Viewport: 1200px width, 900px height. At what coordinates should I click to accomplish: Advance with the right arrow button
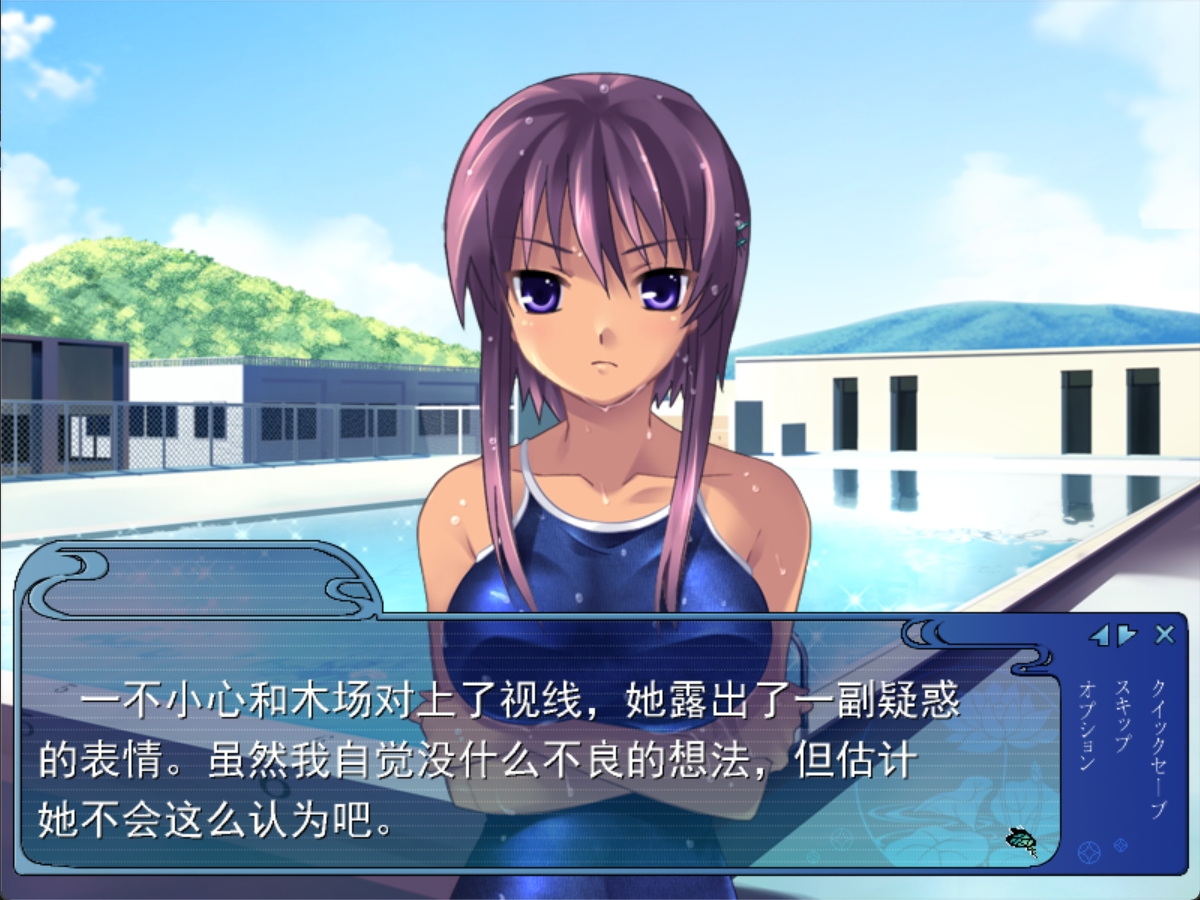[1127, 635]
